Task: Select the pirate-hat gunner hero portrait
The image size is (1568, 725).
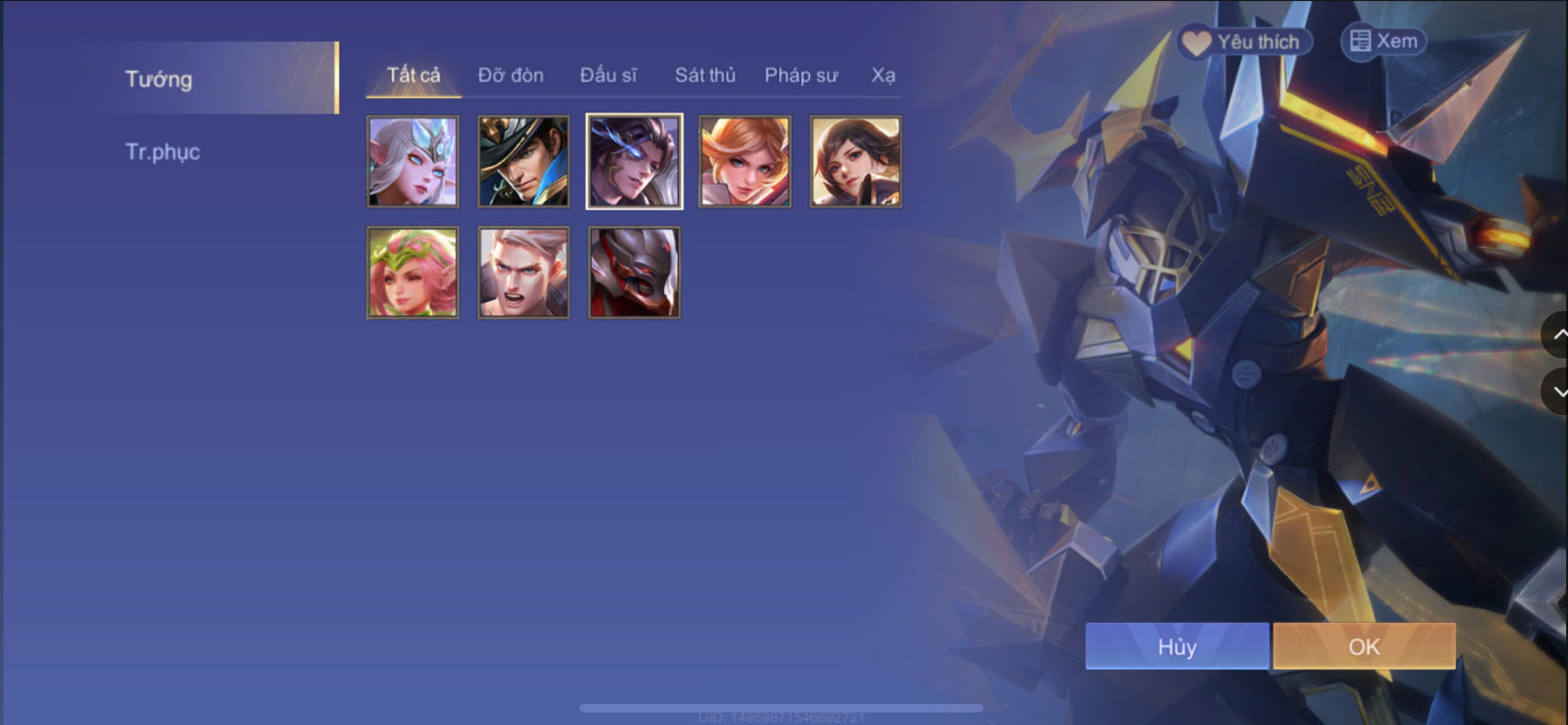Action: (x=523, y=161)
